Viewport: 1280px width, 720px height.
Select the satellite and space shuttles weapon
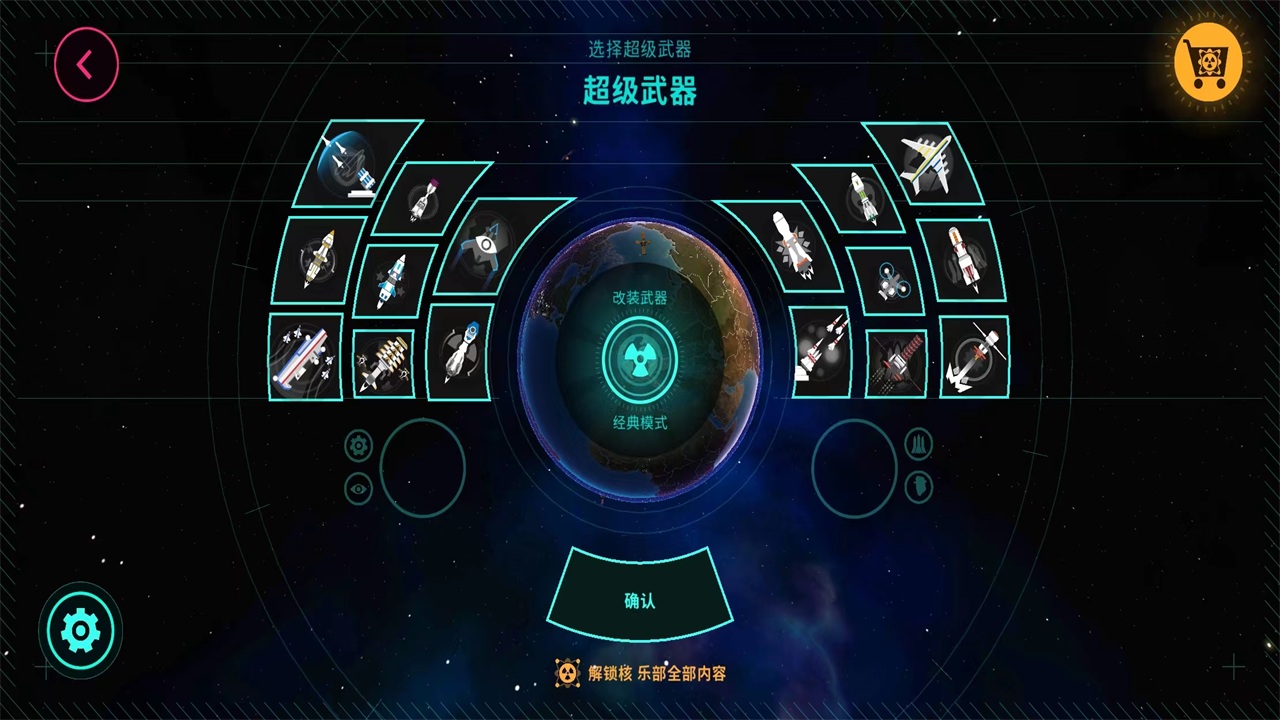click(351, 163)
